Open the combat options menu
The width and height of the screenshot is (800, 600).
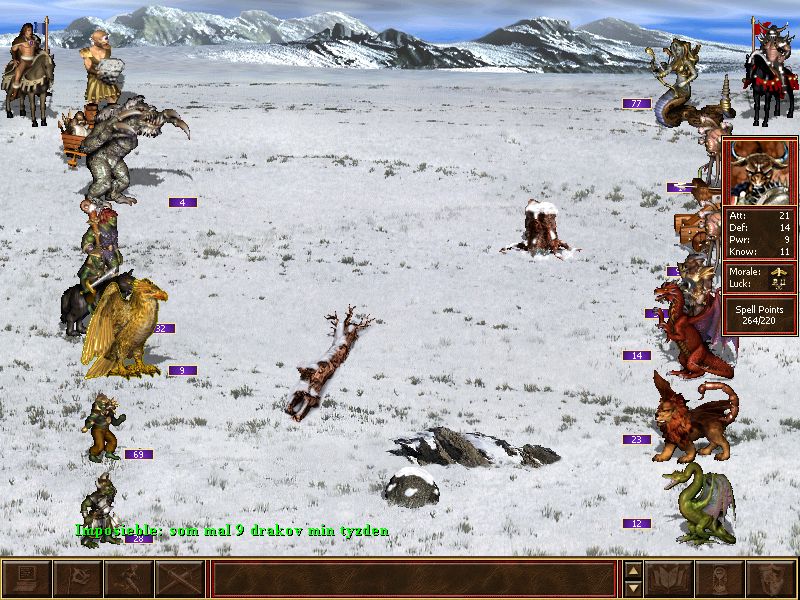coord(26,579)
